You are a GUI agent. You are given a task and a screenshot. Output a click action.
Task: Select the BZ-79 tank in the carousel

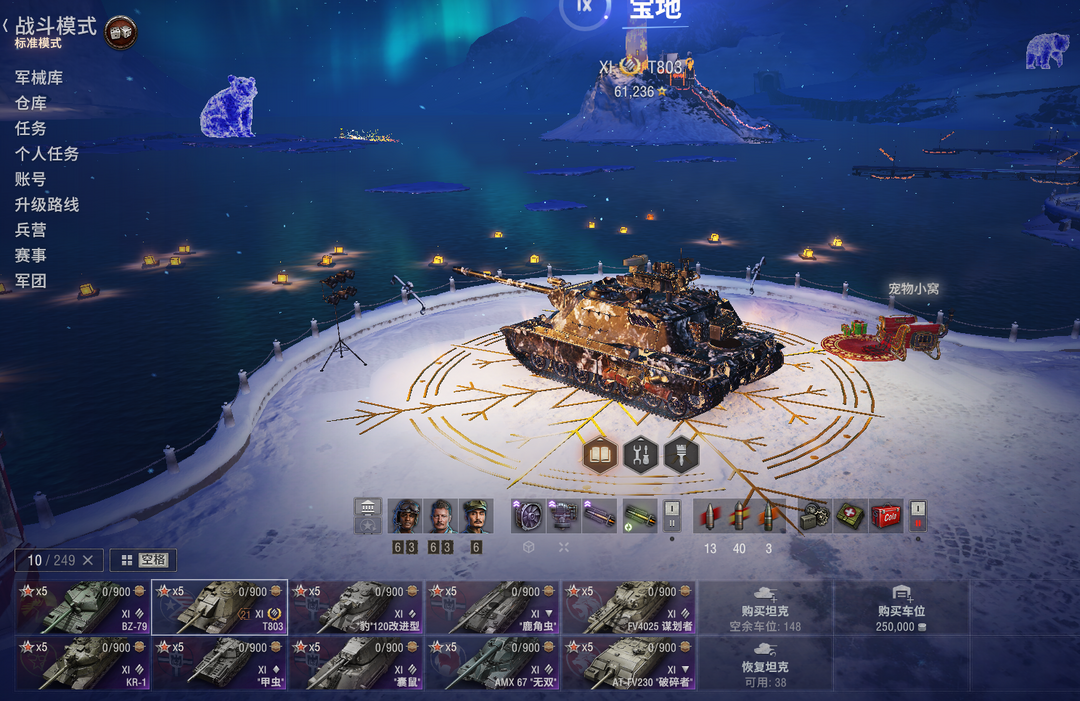tap(83, 607)
